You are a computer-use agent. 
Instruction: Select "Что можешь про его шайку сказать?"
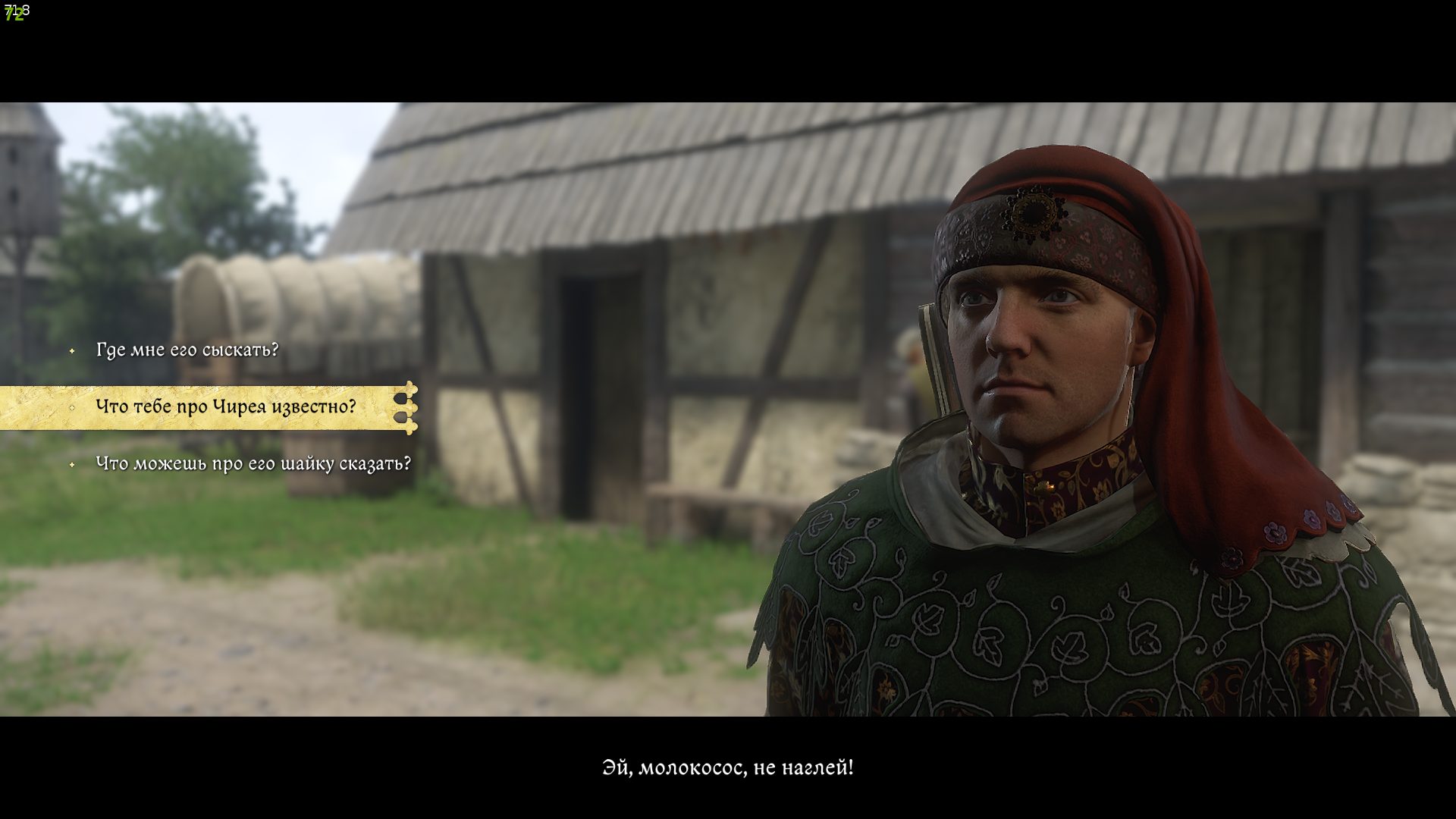(253, 463)
